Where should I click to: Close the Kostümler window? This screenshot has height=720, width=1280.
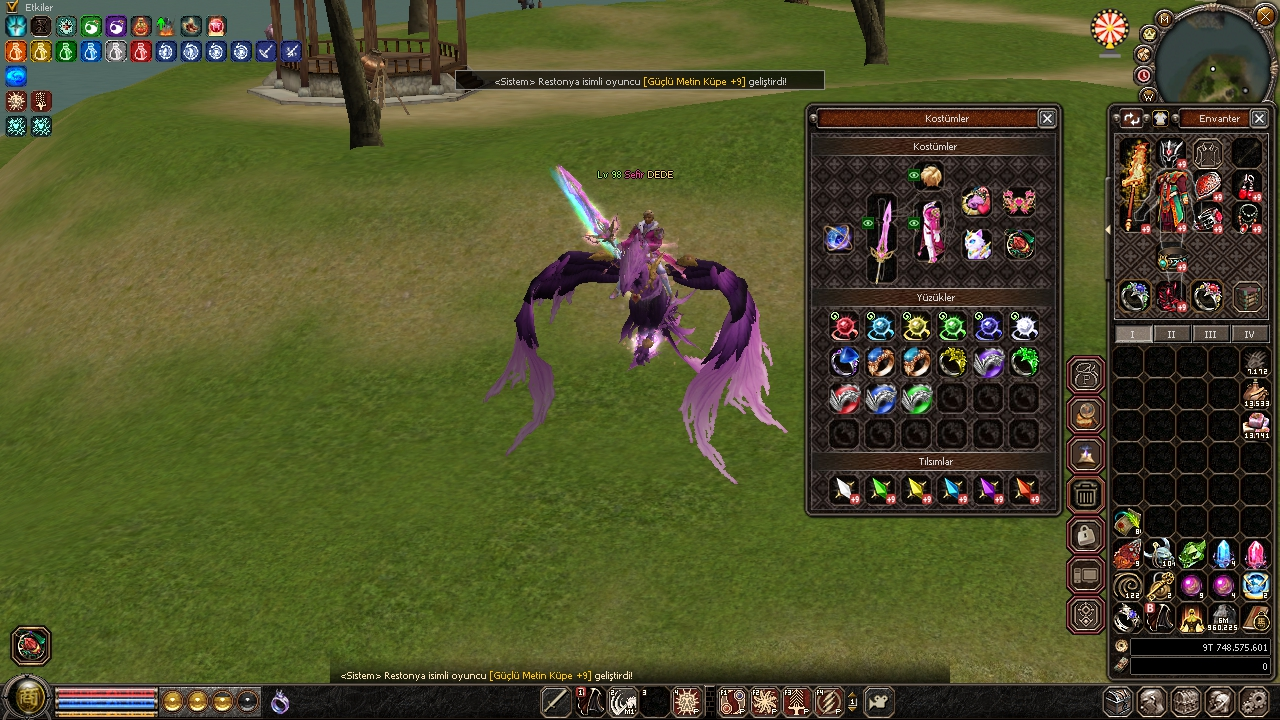pos(1047,118)
